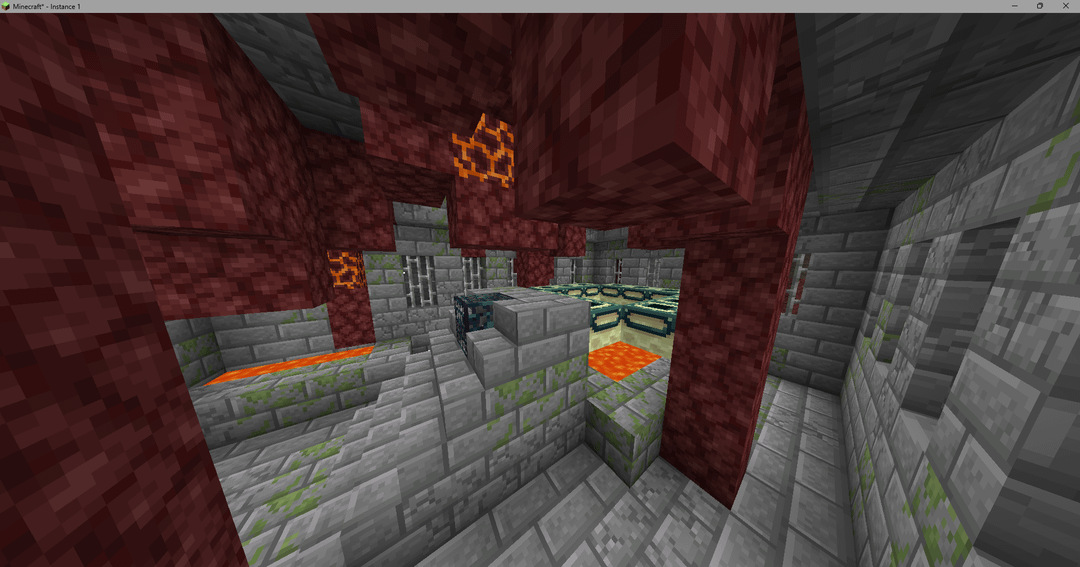1080x567 pixels.
Task: Close the Minecraft window
Action: click(1066, 6)
